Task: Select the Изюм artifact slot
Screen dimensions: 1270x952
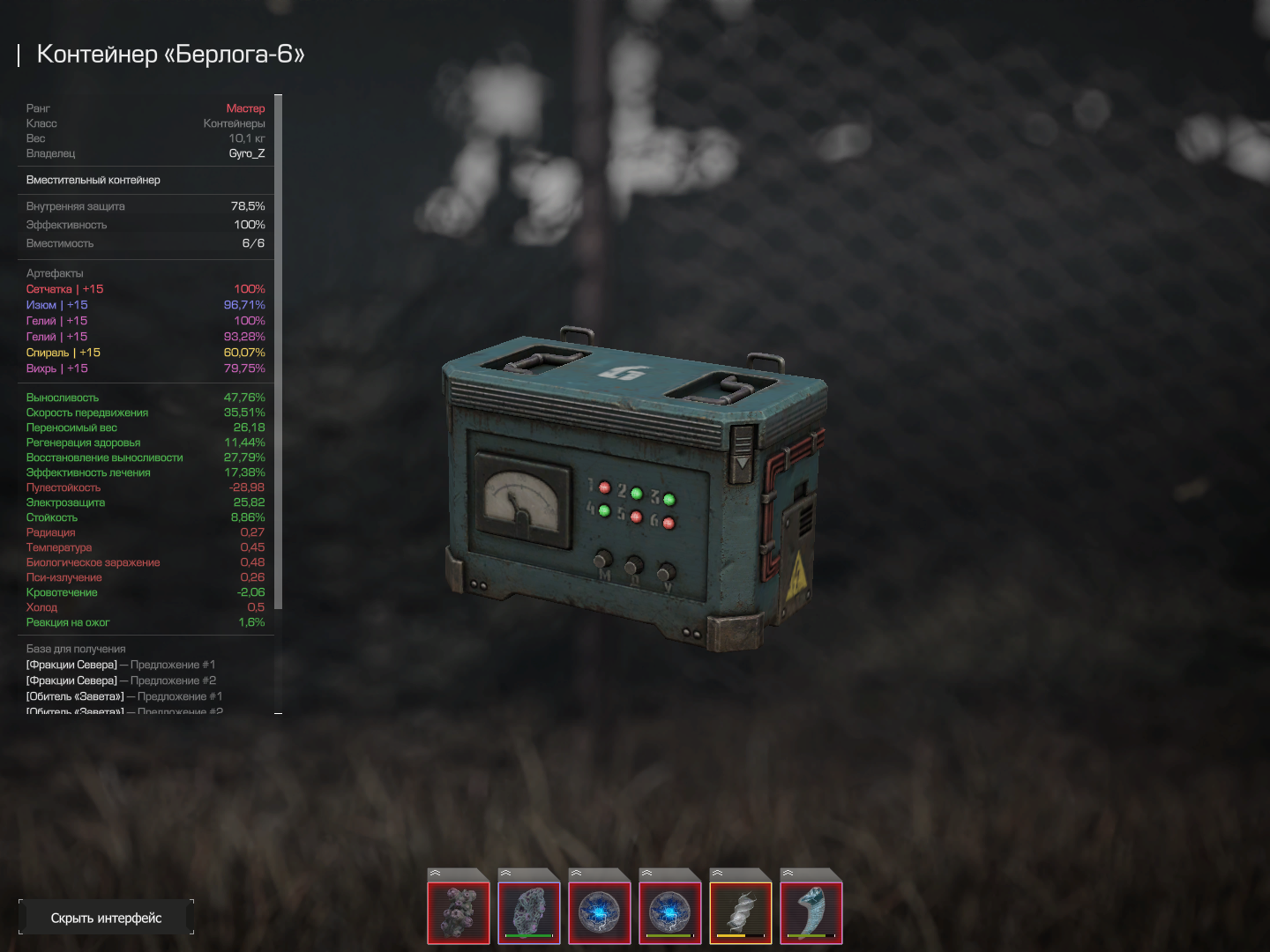Action: click(x=529, y=912)
